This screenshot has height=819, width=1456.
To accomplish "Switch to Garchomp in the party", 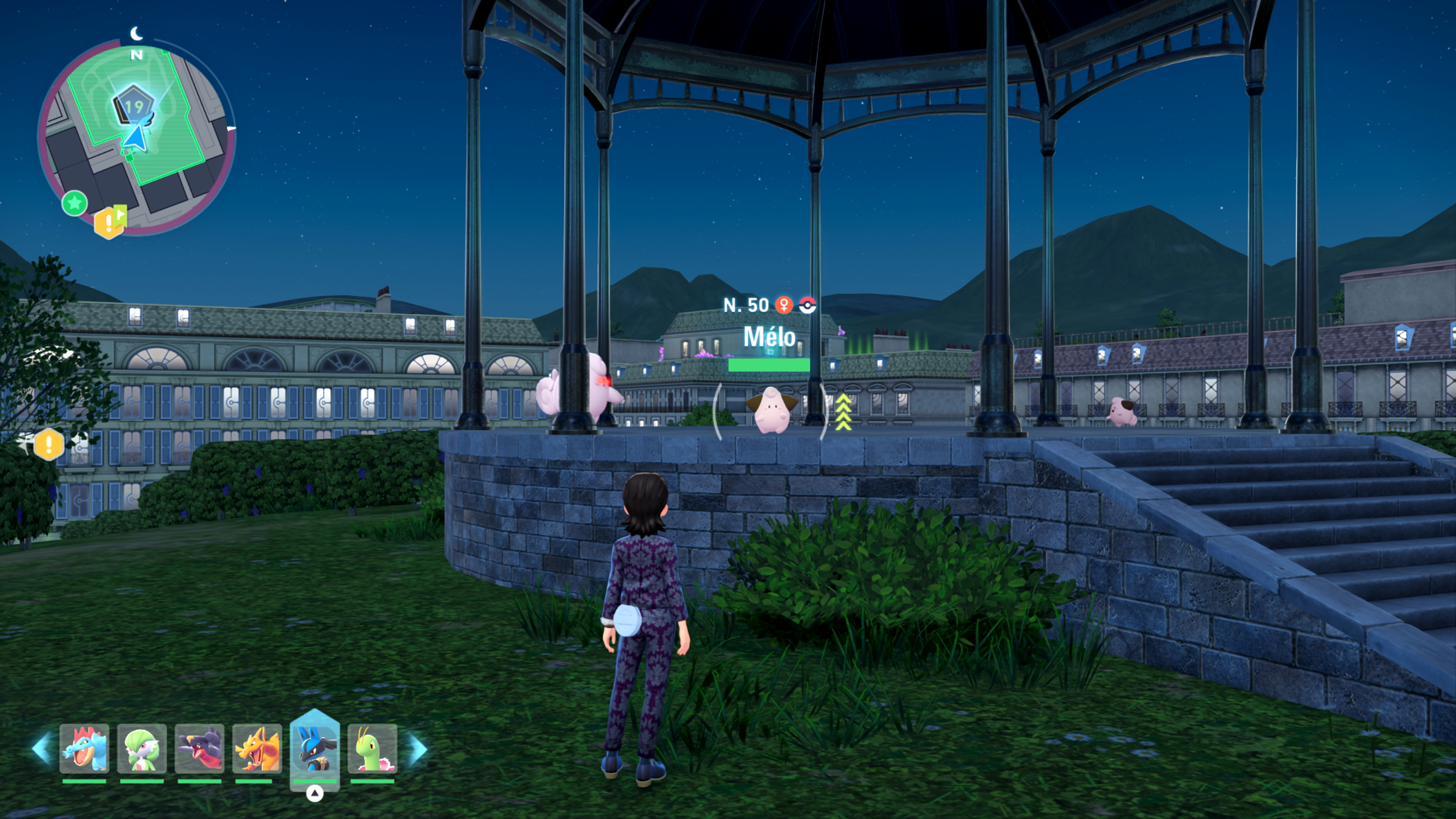I will 199,748.
